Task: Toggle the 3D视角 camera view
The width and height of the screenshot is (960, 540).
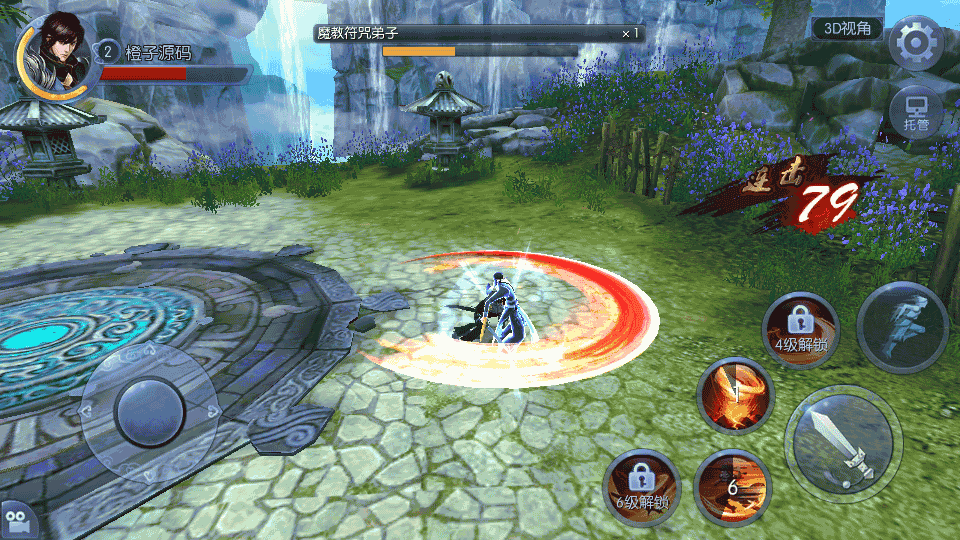Action: click(x=847, y=29)
